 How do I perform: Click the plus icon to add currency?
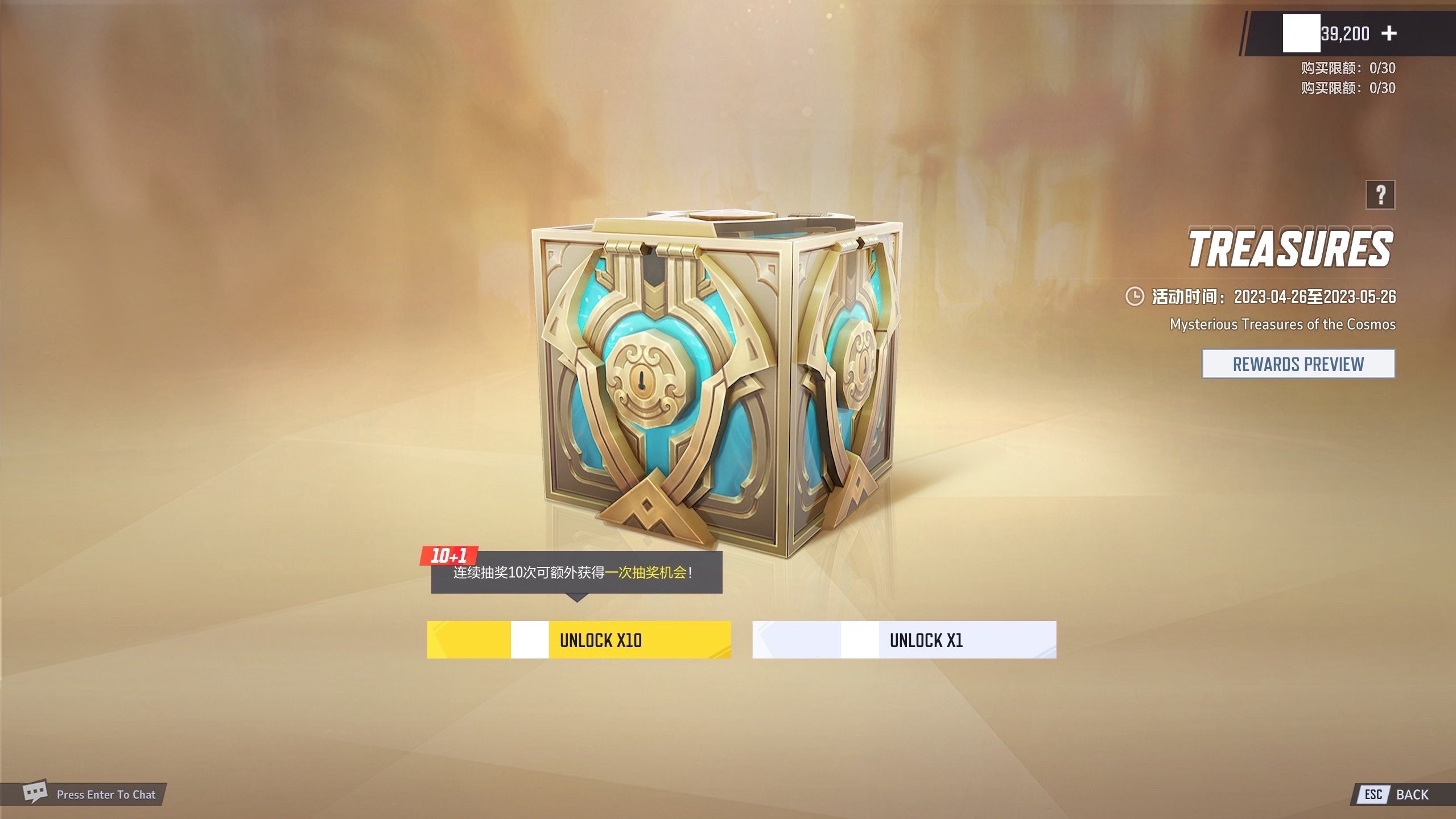tap(1389, 34)
